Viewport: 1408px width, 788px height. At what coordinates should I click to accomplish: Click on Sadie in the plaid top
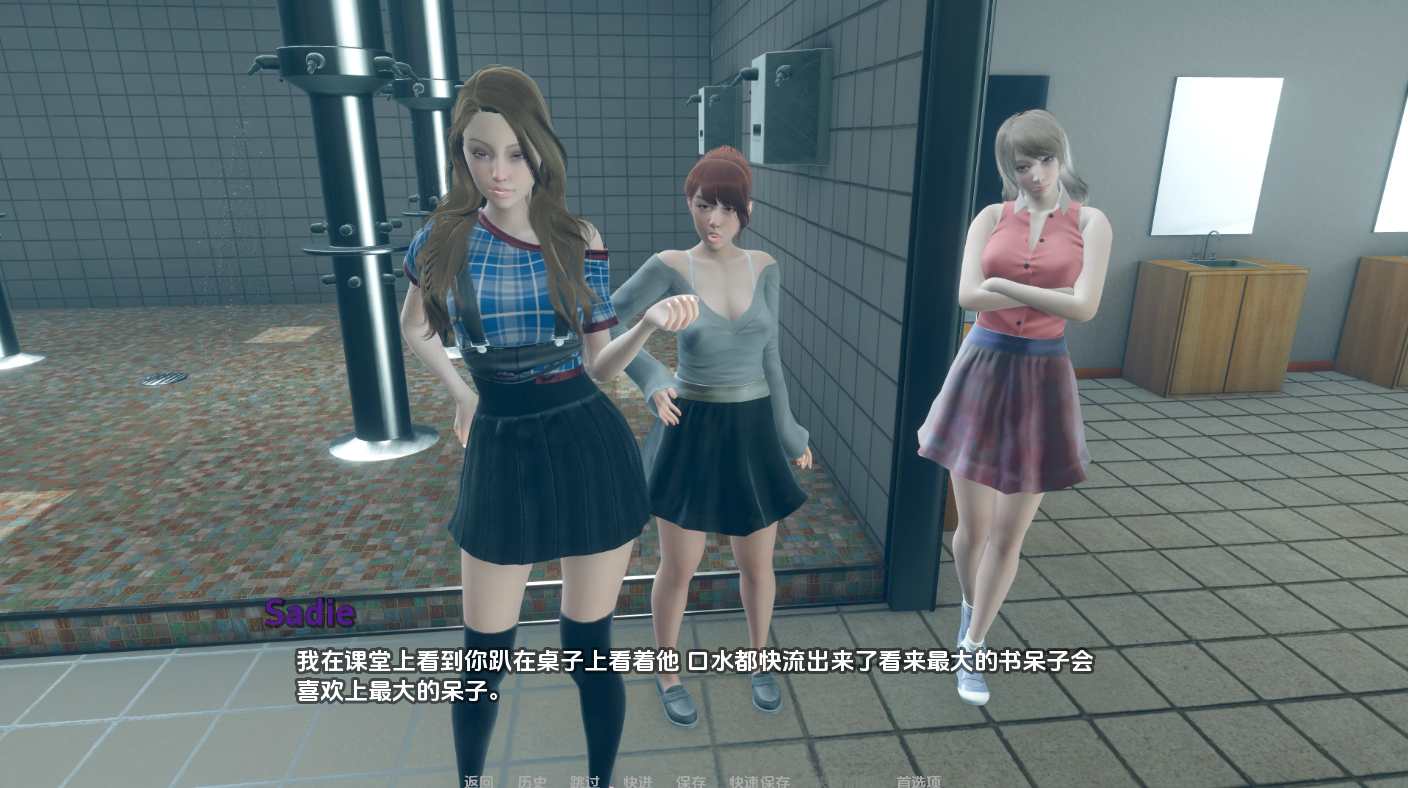click(x=510, y=300)
